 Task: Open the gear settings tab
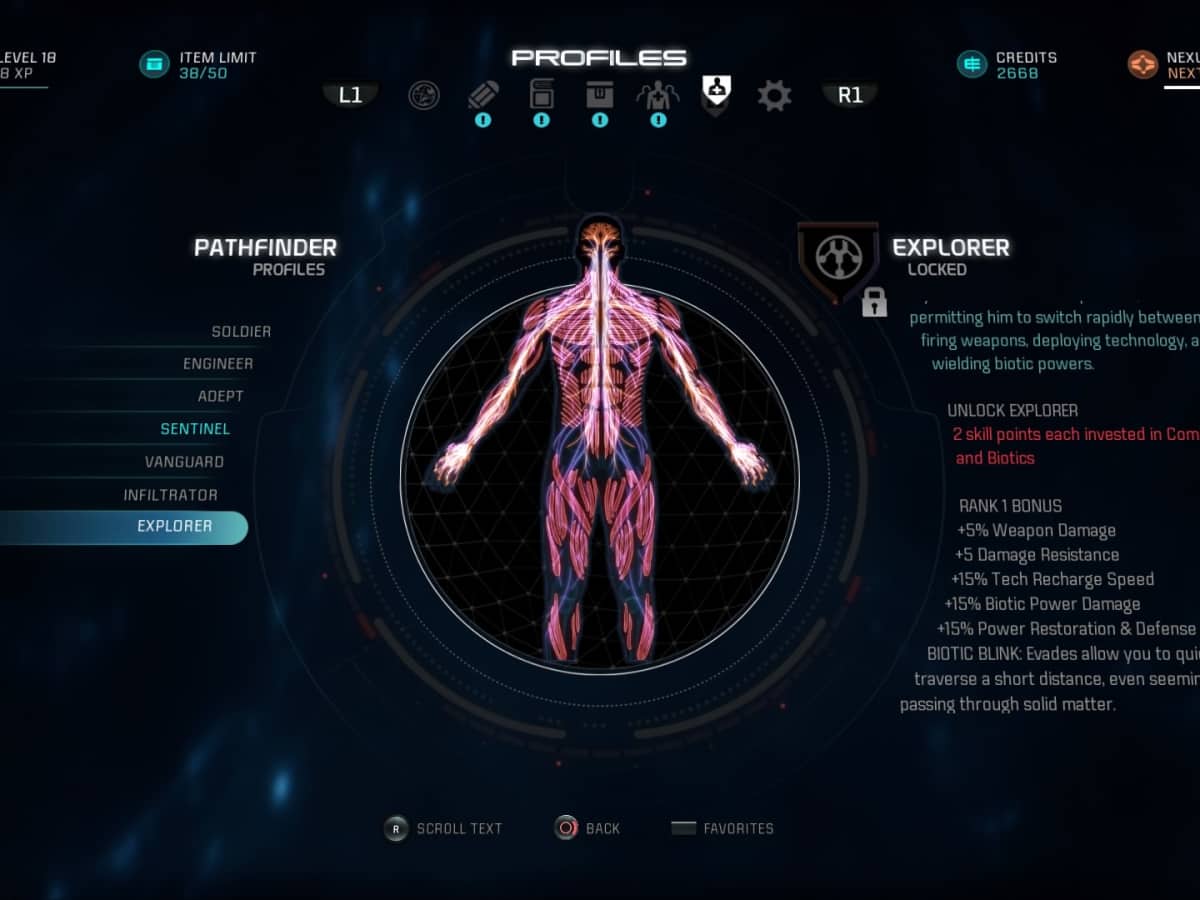click(774, 96)
